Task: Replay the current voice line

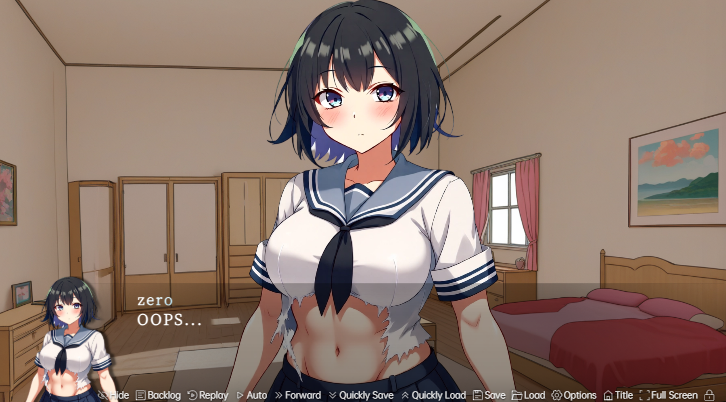Action: (x=207, y=395)
